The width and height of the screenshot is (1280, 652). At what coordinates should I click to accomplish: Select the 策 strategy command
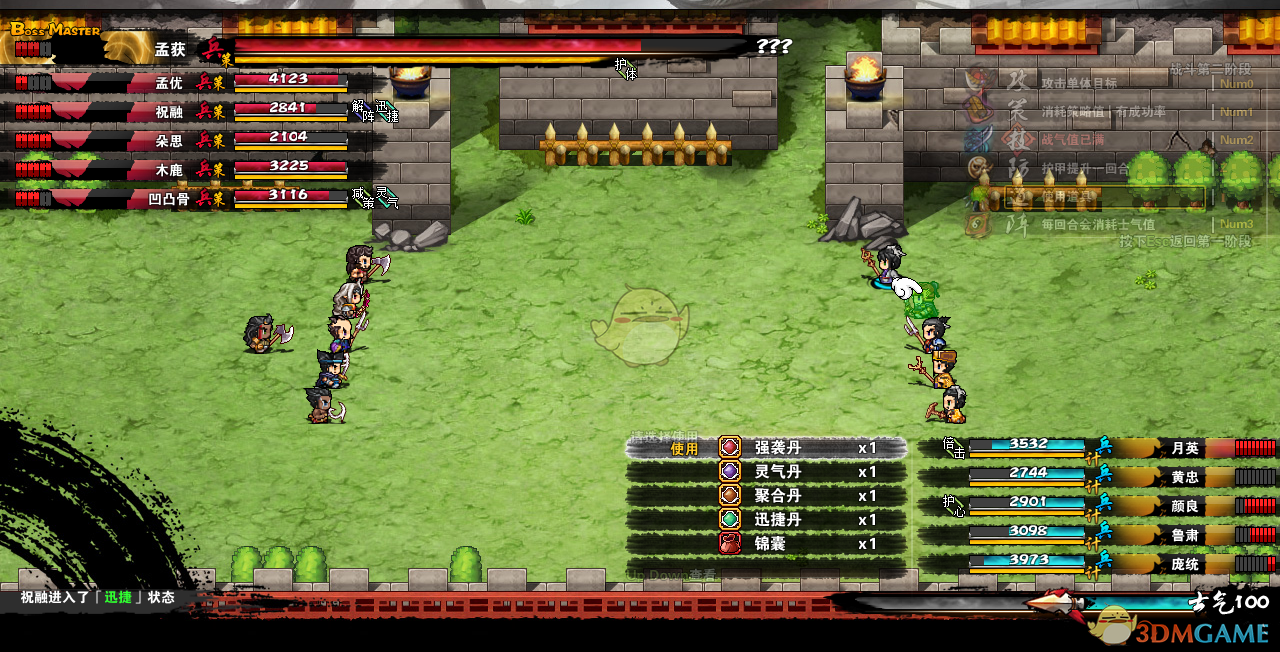point(1019,111)
